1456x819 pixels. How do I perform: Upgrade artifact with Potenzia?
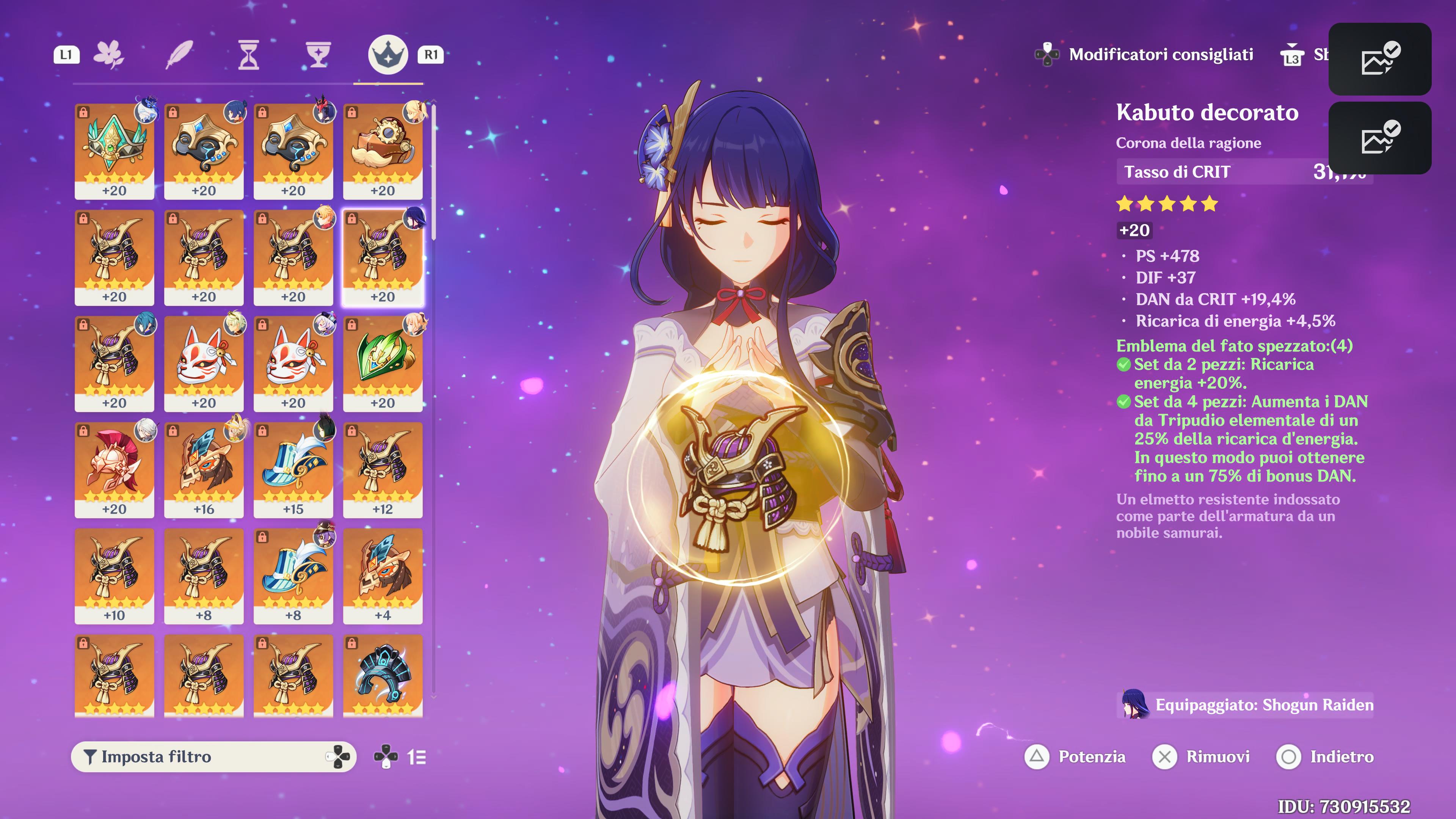1076,757
